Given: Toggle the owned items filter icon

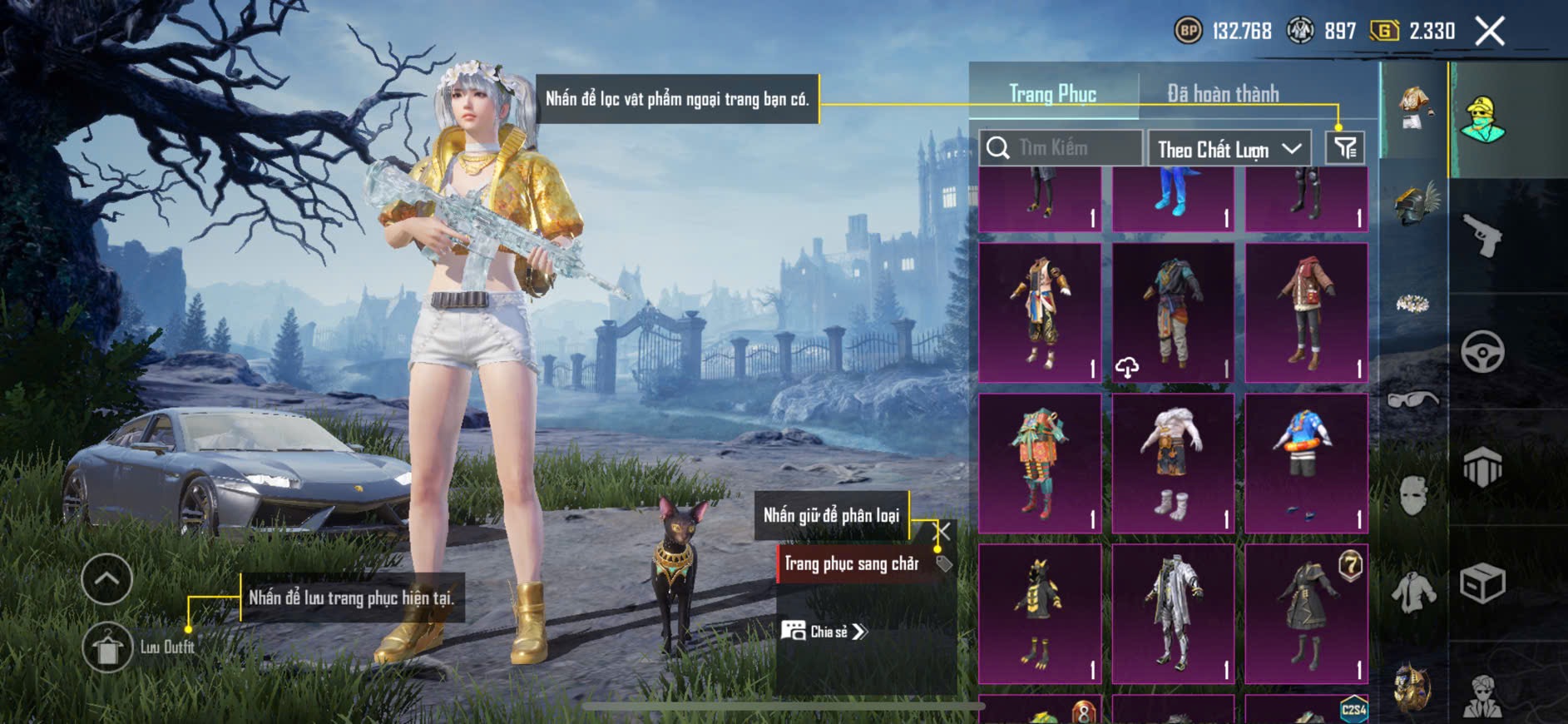Looking at the screenshot, I should tap(1345, 148).
